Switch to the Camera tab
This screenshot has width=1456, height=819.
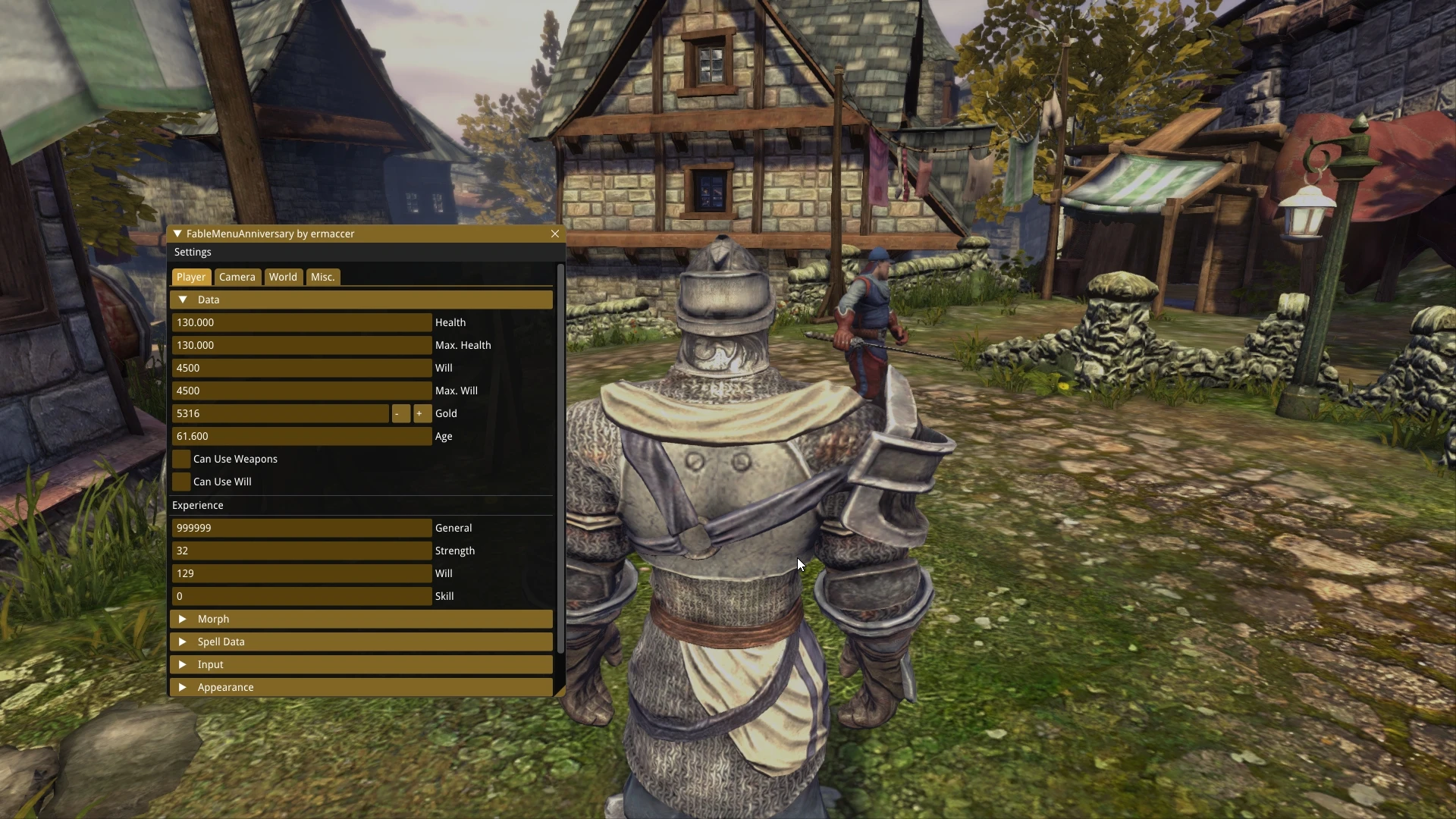coord(237,277)
